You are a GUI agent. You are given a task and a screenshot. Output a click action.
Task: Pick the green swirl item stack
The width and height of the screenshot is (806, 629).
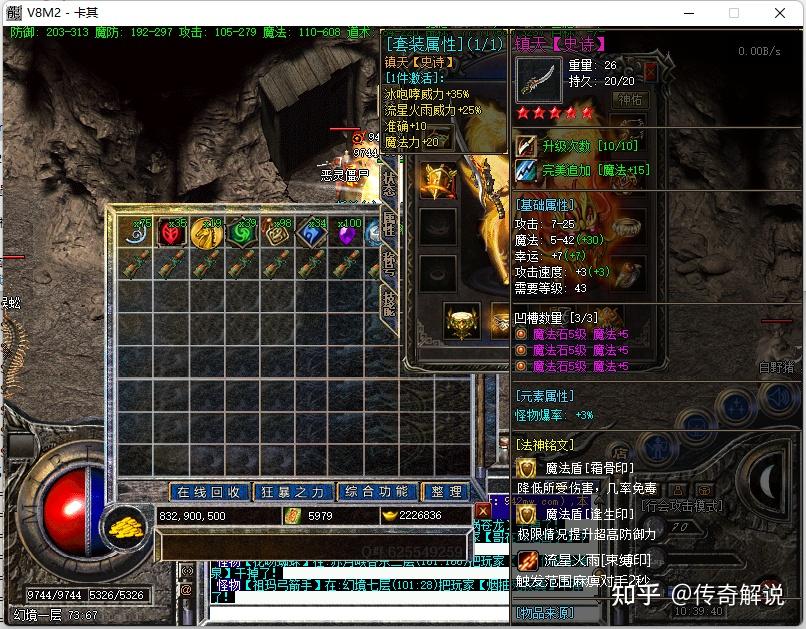(241, 233)
